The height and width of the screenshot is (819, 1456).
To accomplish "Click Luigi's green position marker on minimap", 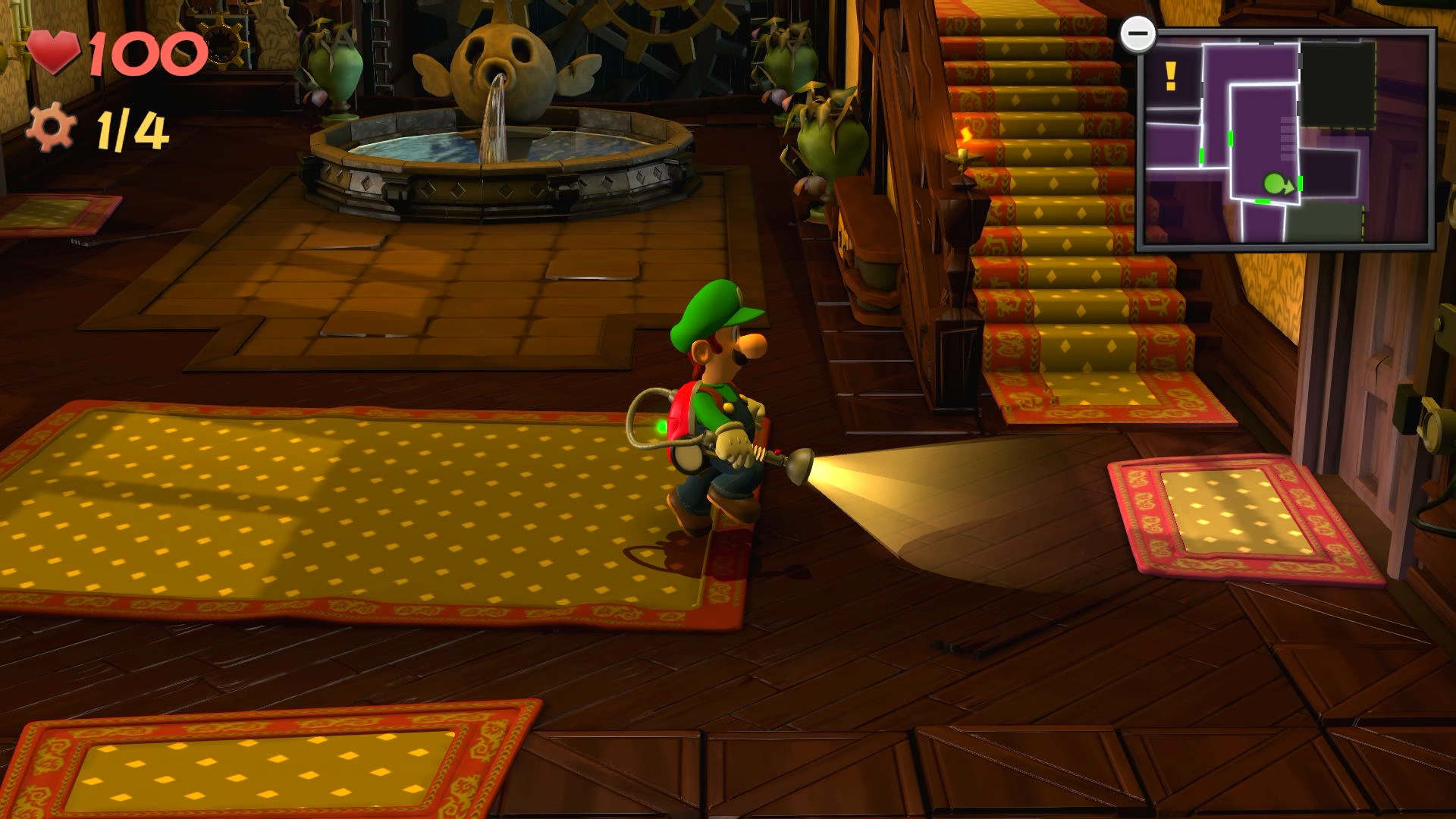I will tap(1276, 184).
